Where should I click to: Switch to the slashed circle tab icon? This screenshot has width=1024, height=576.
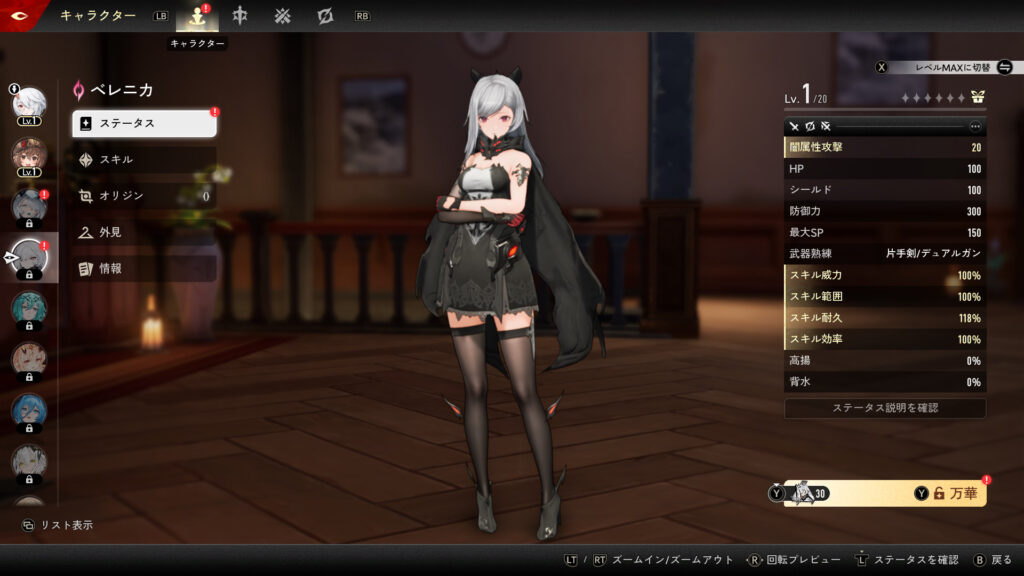tap(325, 17)
